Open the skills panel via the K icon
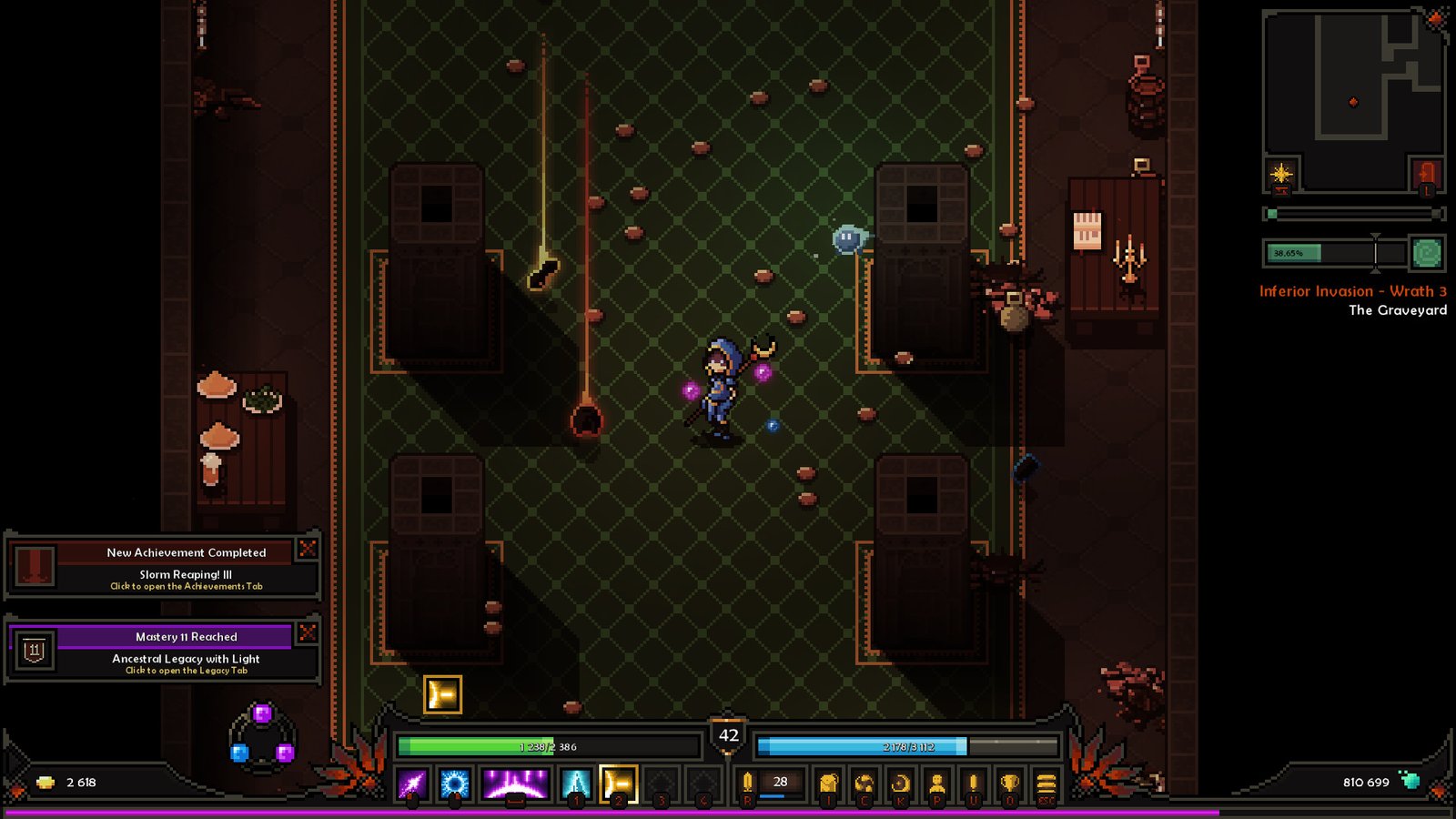 point(902,781)
